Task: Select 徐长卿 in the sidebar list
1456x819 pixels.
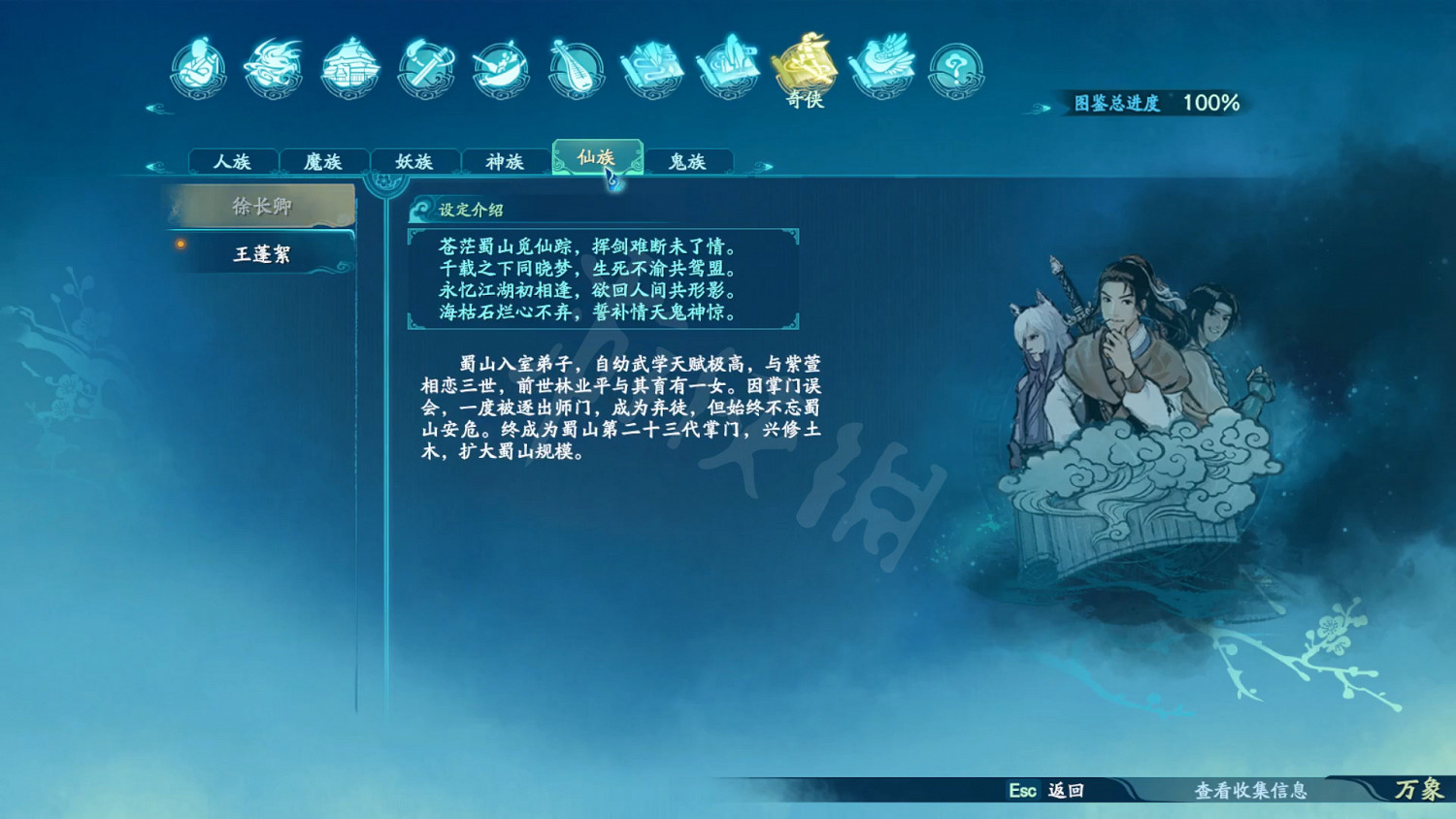Action: tap(262, 206)
